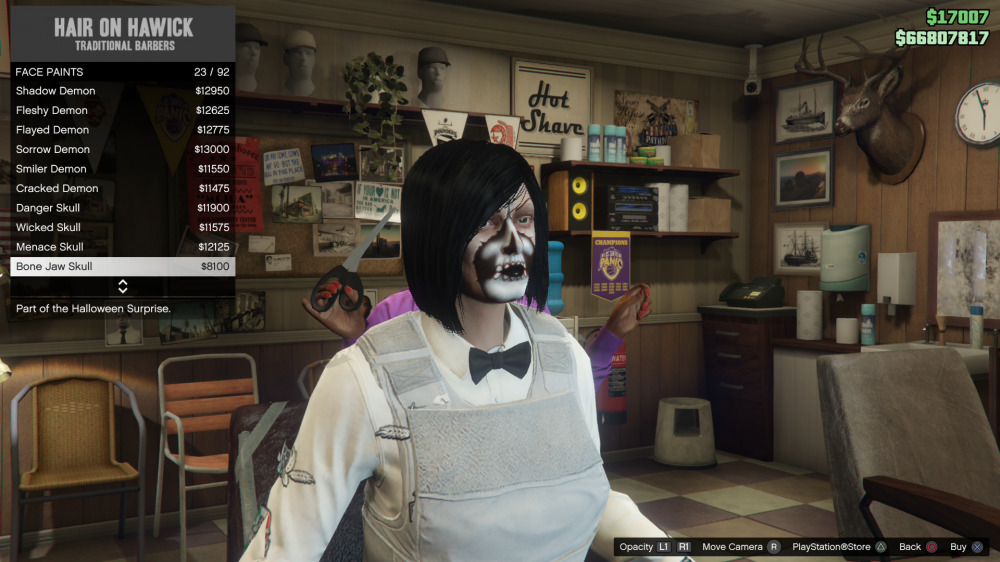Pick the Flayed Demon entry
The image size is (1000, 562).
pyautogui.click(x=122, y=130)
